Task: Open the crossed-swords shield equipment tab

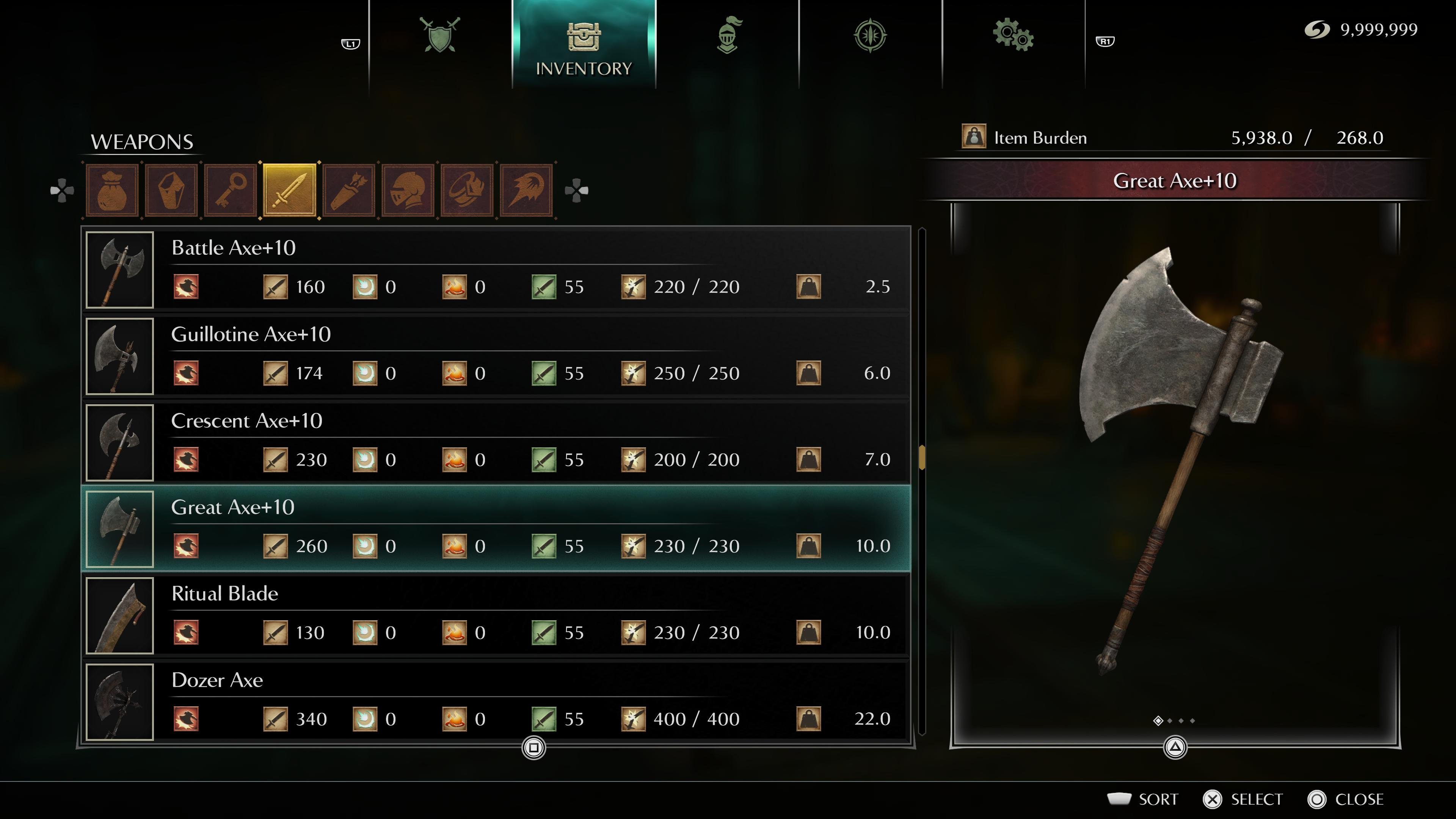Action: click(x=440, y=35)
